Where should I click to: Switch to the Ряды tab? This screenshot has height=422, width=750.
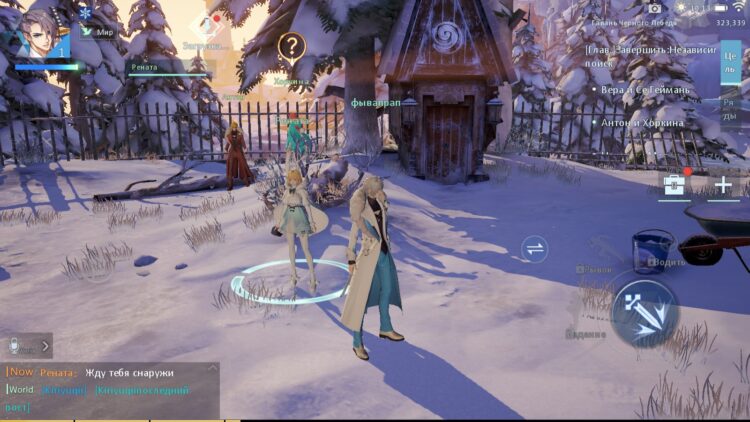pyautogui.click(x=732, y=110)
